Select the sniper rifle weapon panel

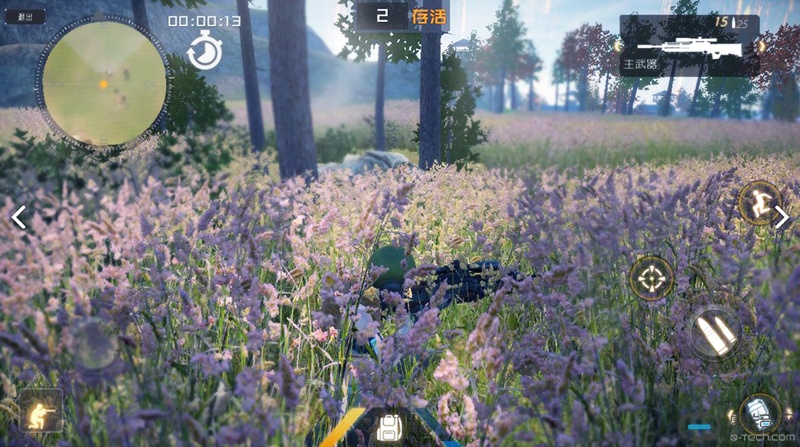pos(688,46)
